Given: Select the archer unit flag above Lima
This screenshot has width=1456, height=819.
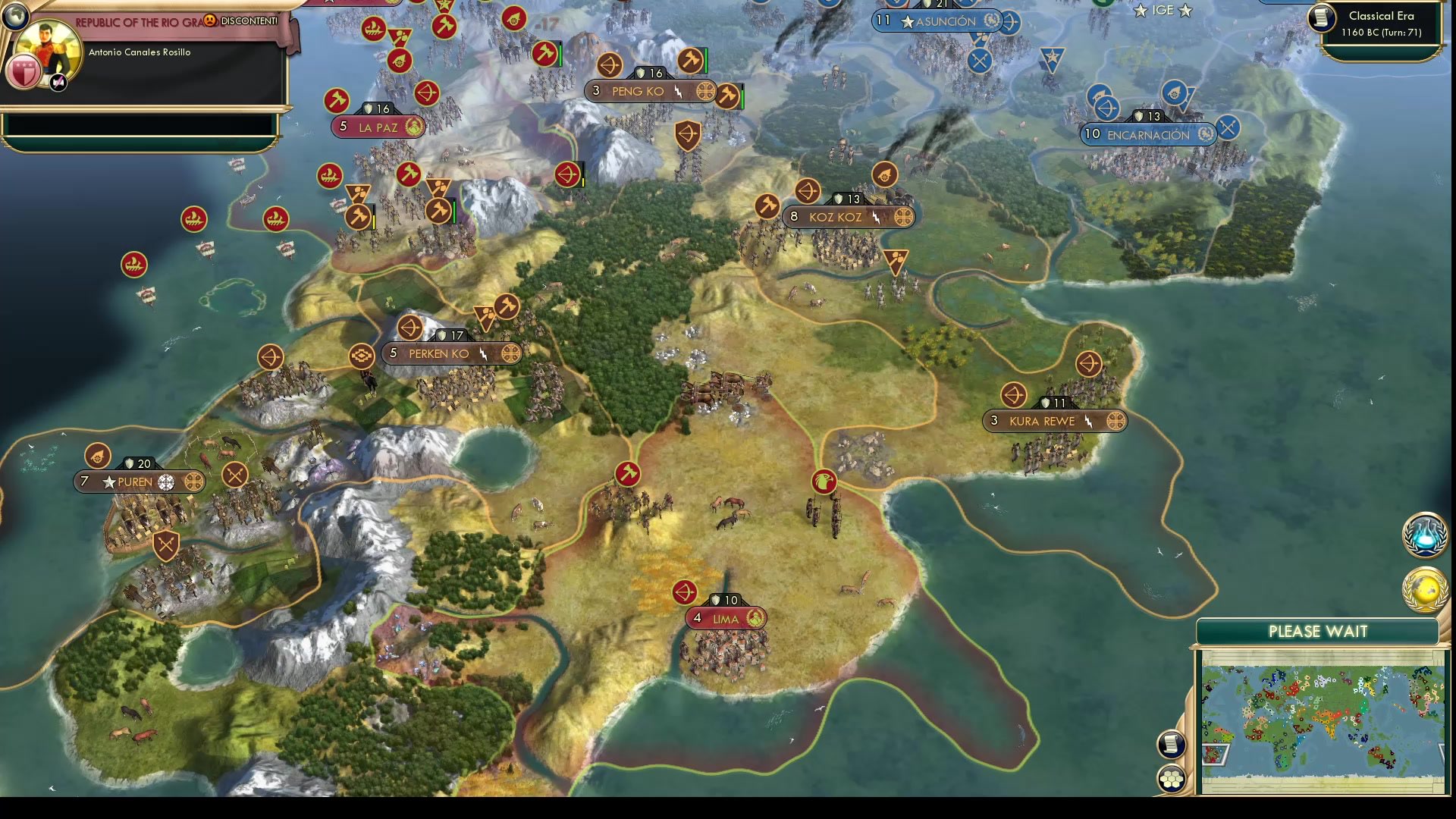Looking at the screenshot, I should coord(685,592).
